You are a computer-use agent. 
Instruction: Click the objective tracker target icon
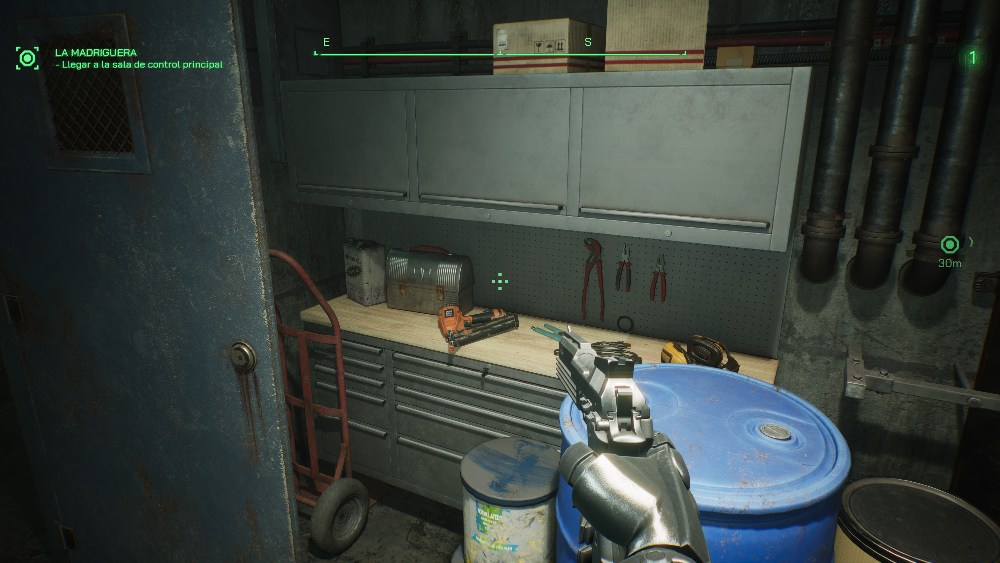click(x=27, y=57)
